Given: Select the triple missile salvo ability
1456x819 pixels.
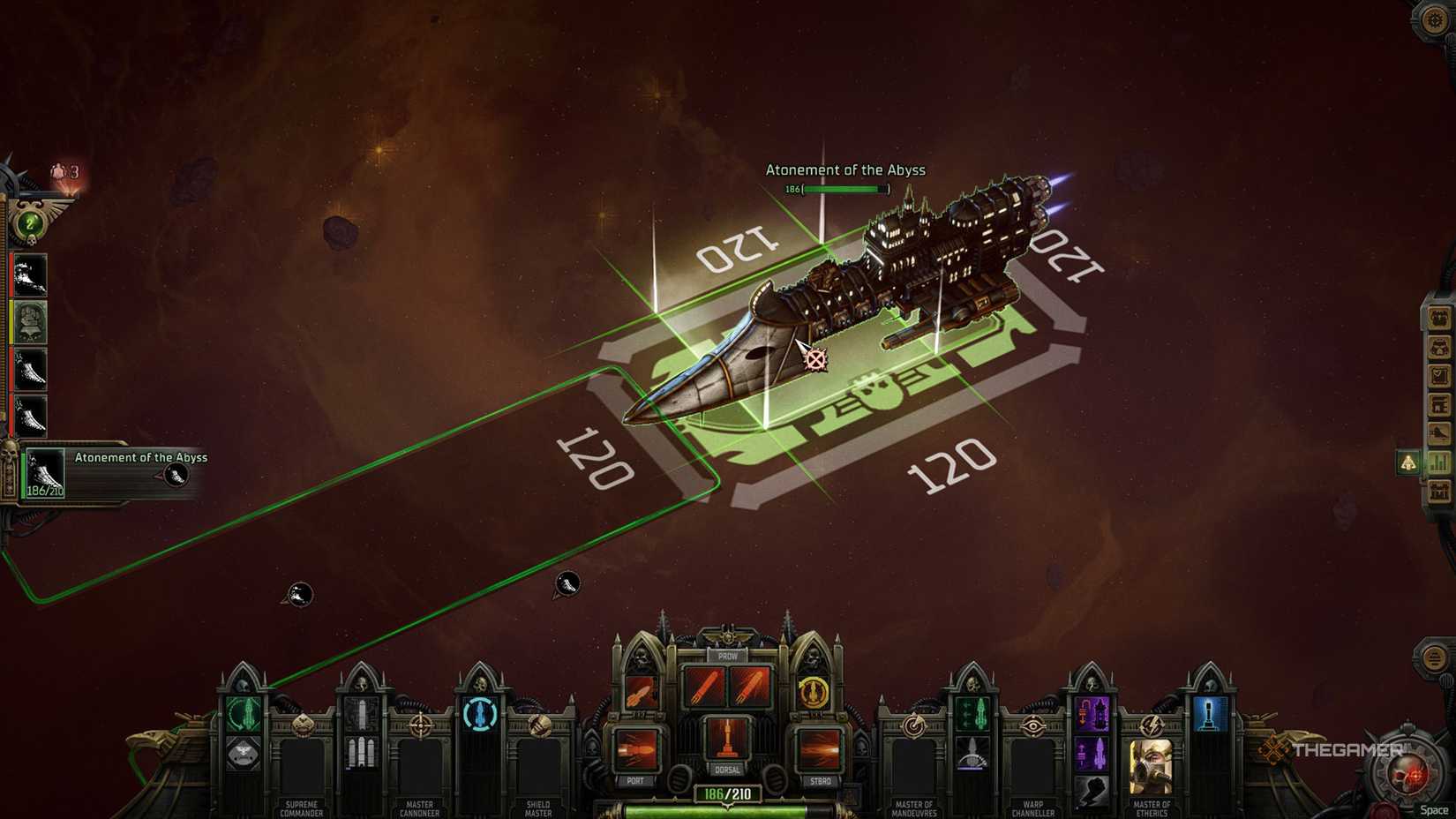Looking at the screenshot, I should click(x=360, y=752).
